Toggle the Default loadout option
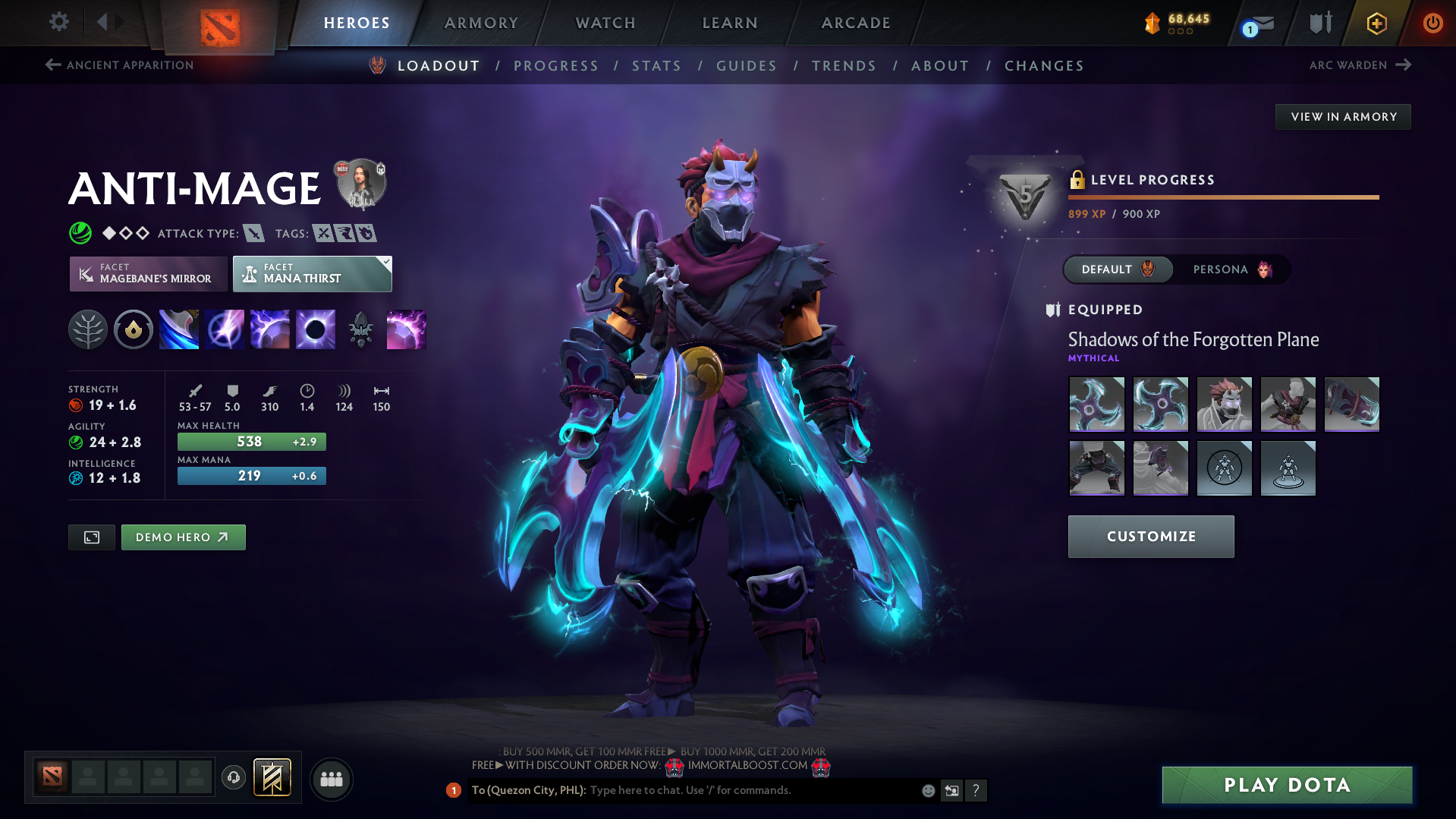The height and width of the screenshot is (819, 1456). click(1117, 269)
